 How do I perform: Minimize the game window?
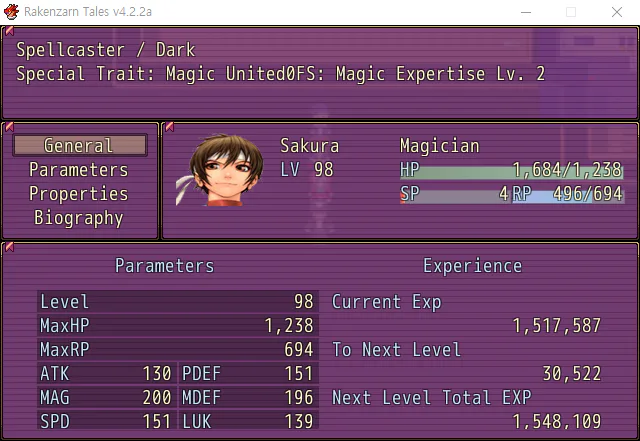pyautogui.click(x=524, y=12)
